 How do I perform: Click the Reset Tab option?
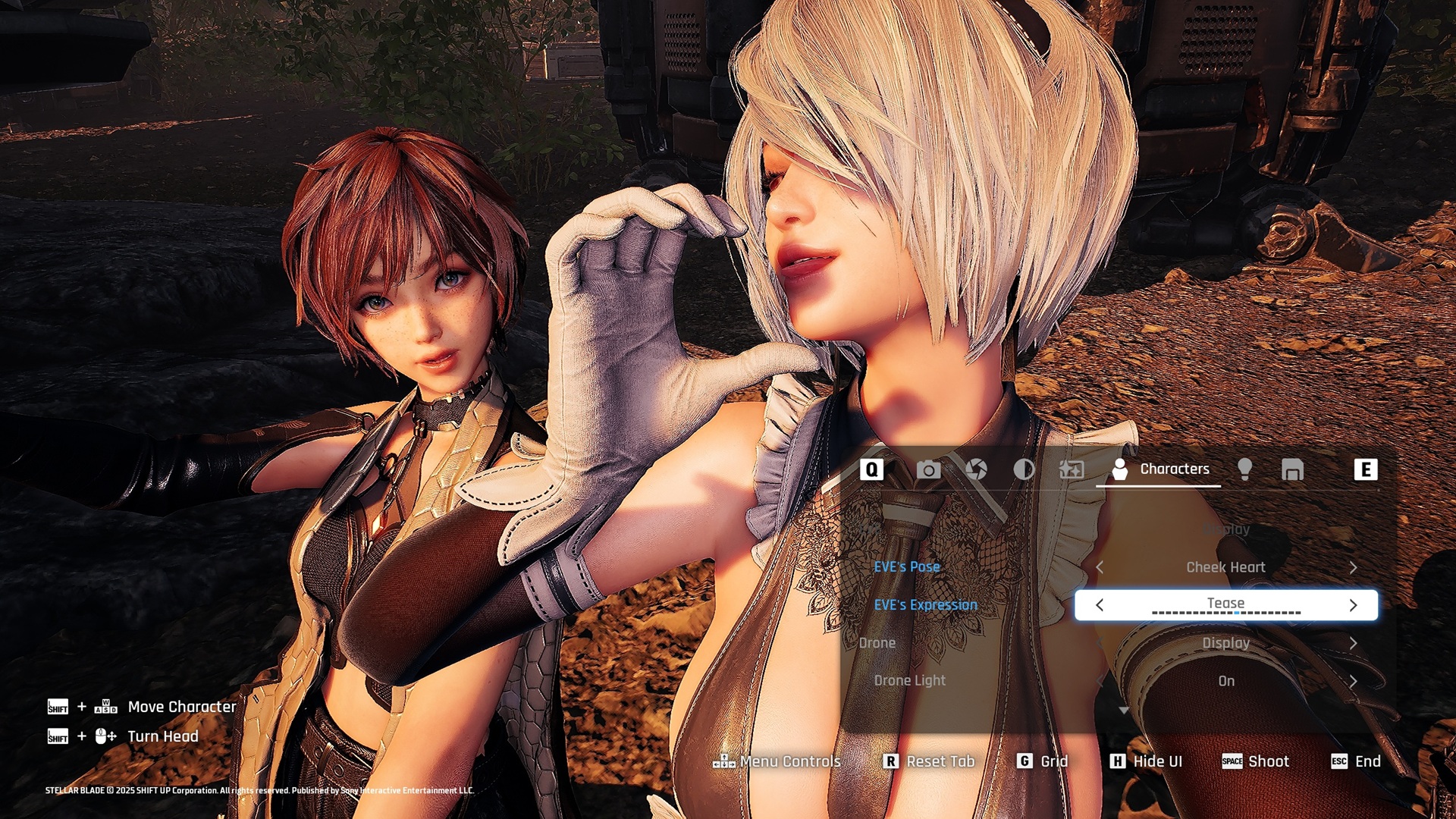click(x=930, y=761)
